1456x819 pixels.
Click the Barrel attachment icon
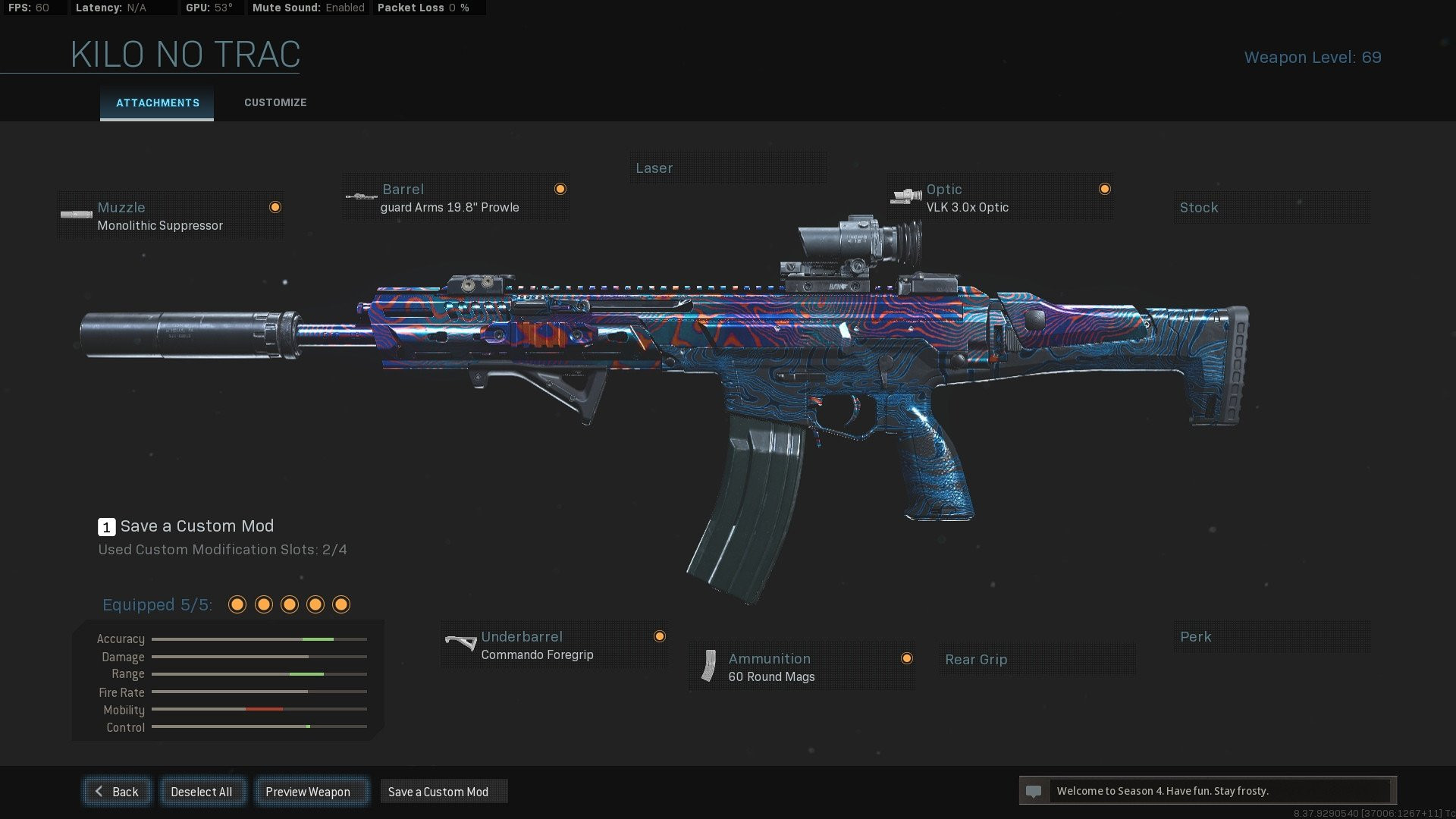[x=359, y=196]
